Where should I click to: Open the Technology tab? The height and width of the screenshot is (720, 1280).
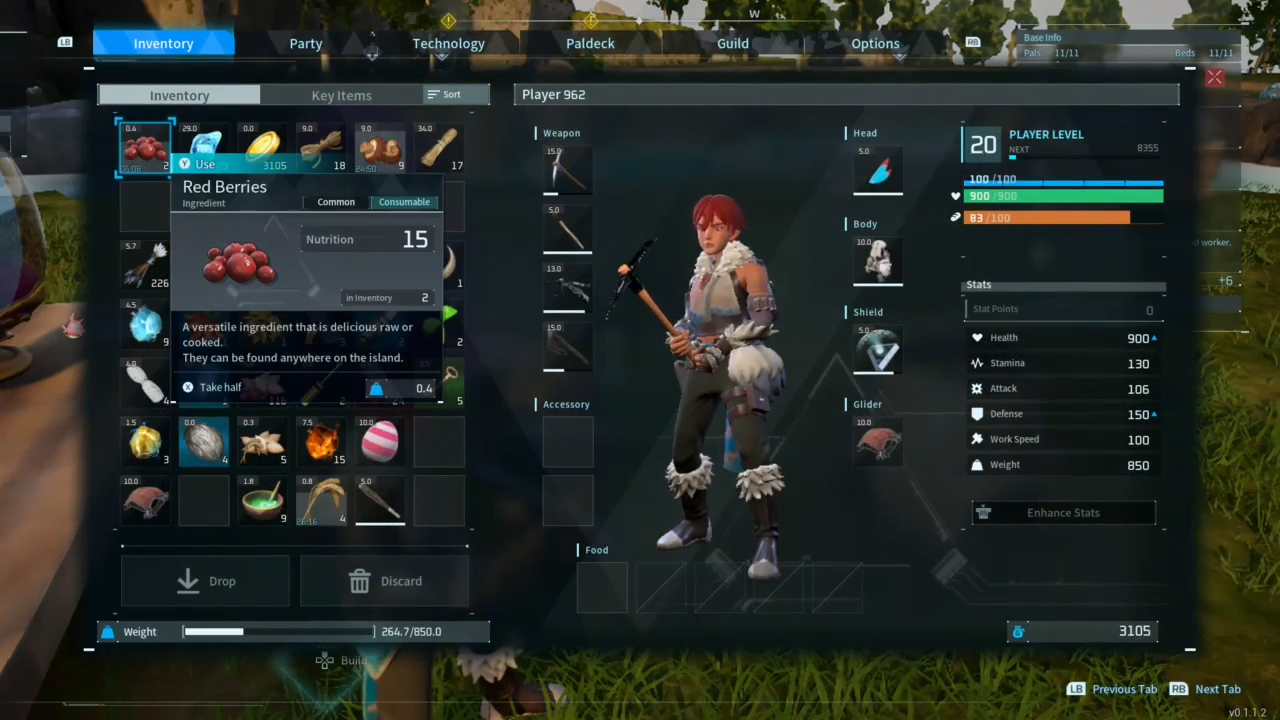pyautogui.click(x=448, y=43)
